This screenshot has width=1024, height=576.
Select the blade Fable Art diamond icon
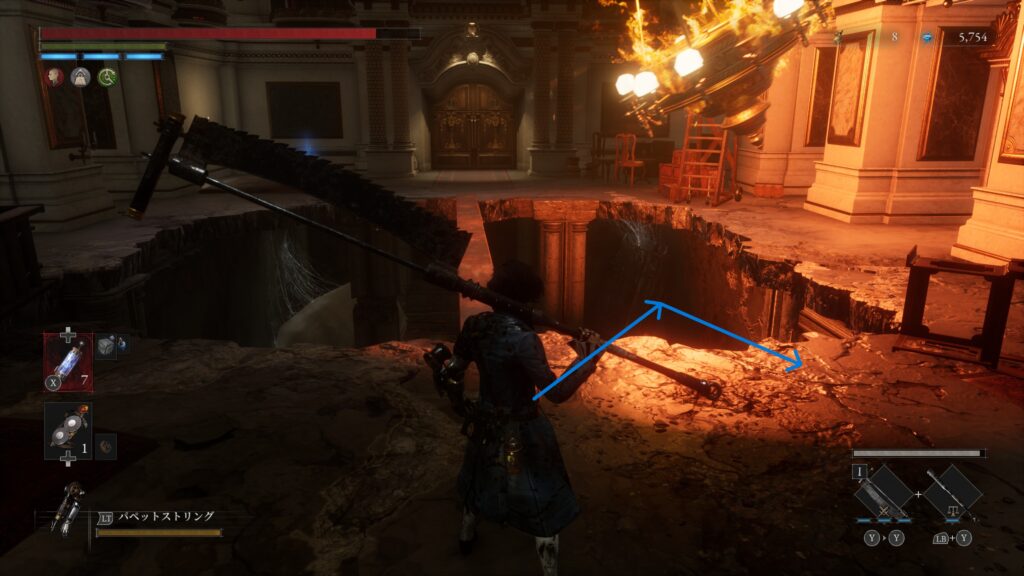pyautogui.click(x=884, y=493)
